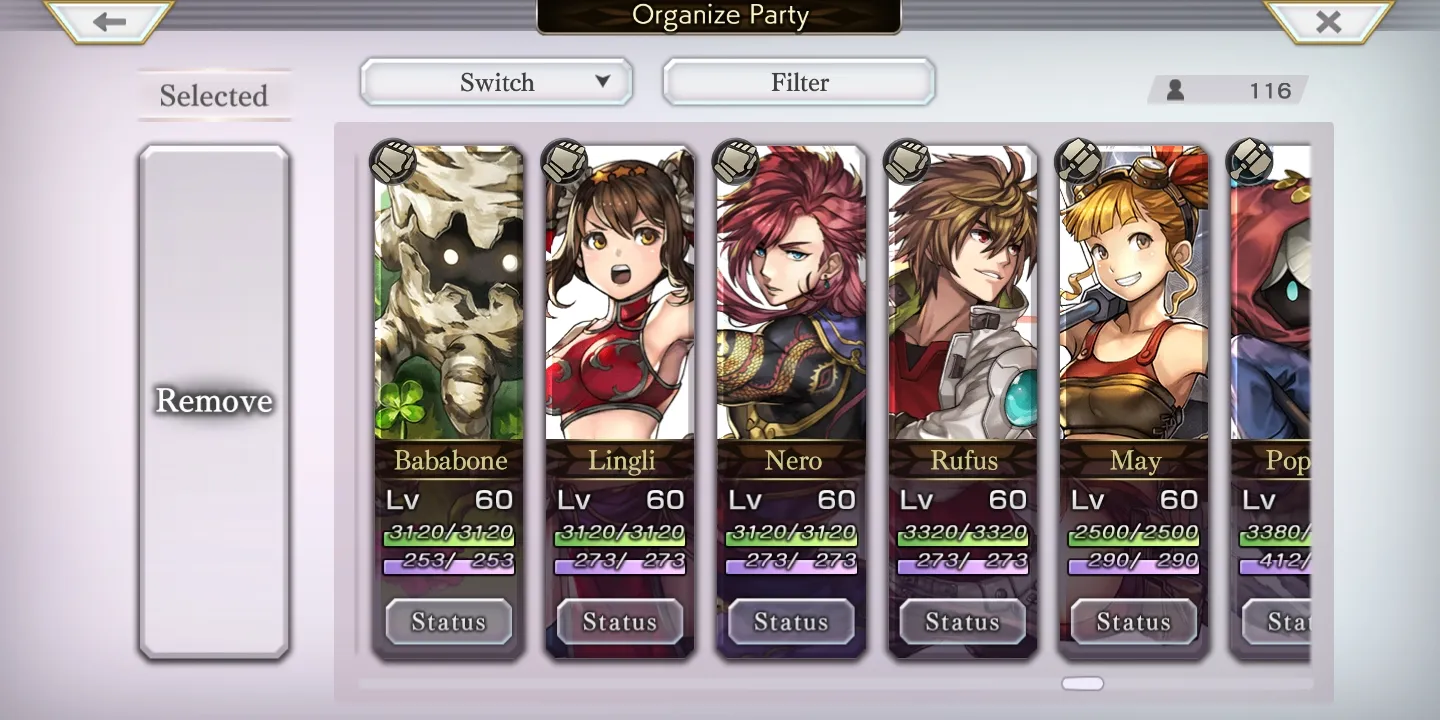Select the Bababone character card
This screenshot has width=1440, height=720.
(x=449, y=292)
